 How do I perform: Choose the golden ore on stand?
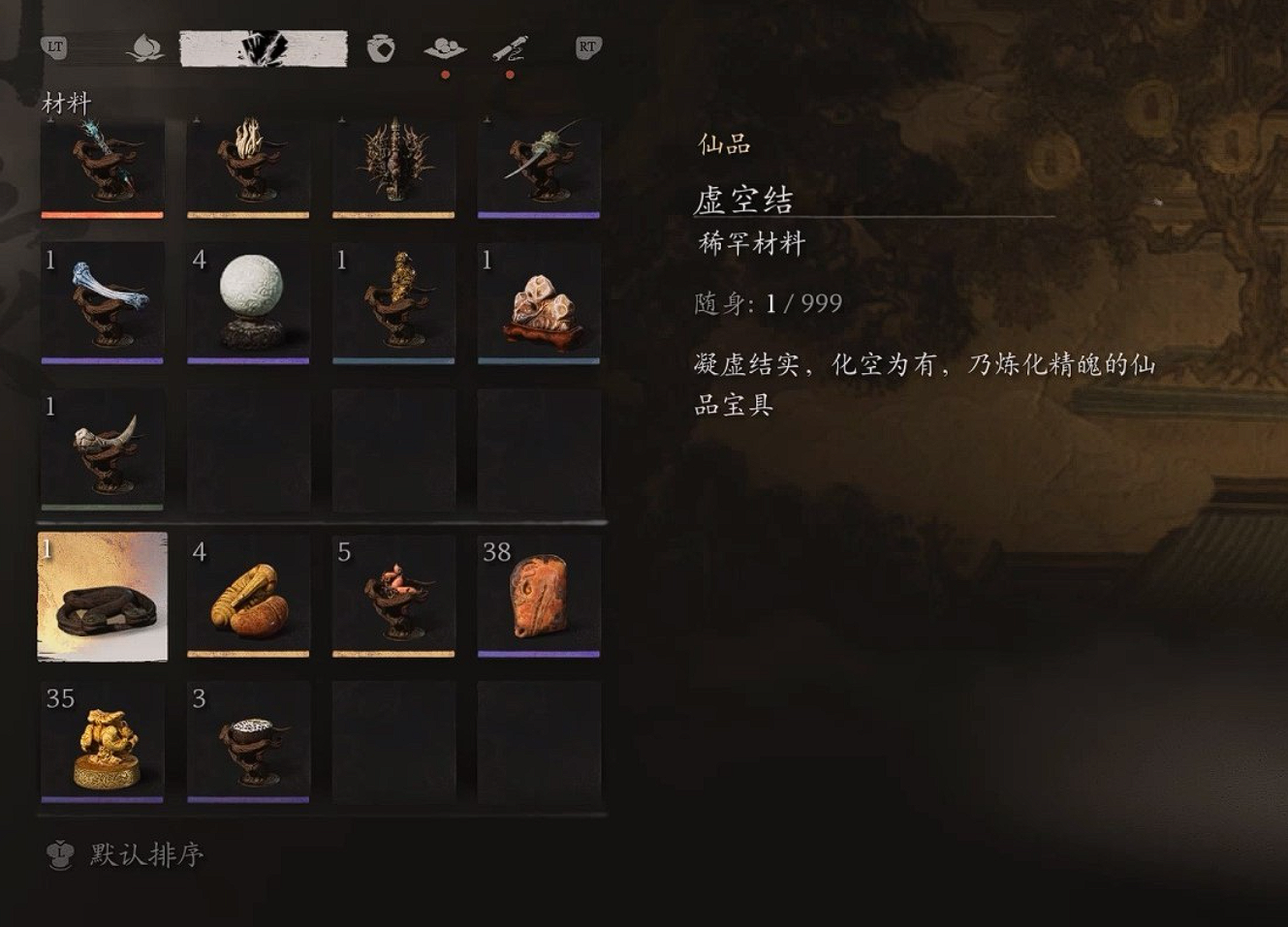point(393,302)
